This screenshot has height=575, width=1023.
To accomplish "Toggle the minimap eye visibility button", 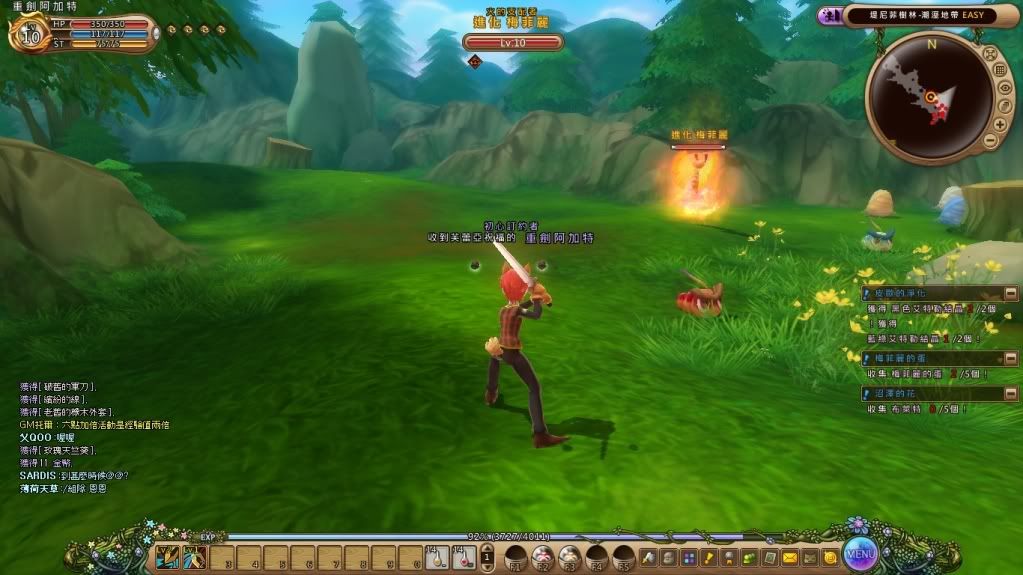I will (x=1005, y=88).
